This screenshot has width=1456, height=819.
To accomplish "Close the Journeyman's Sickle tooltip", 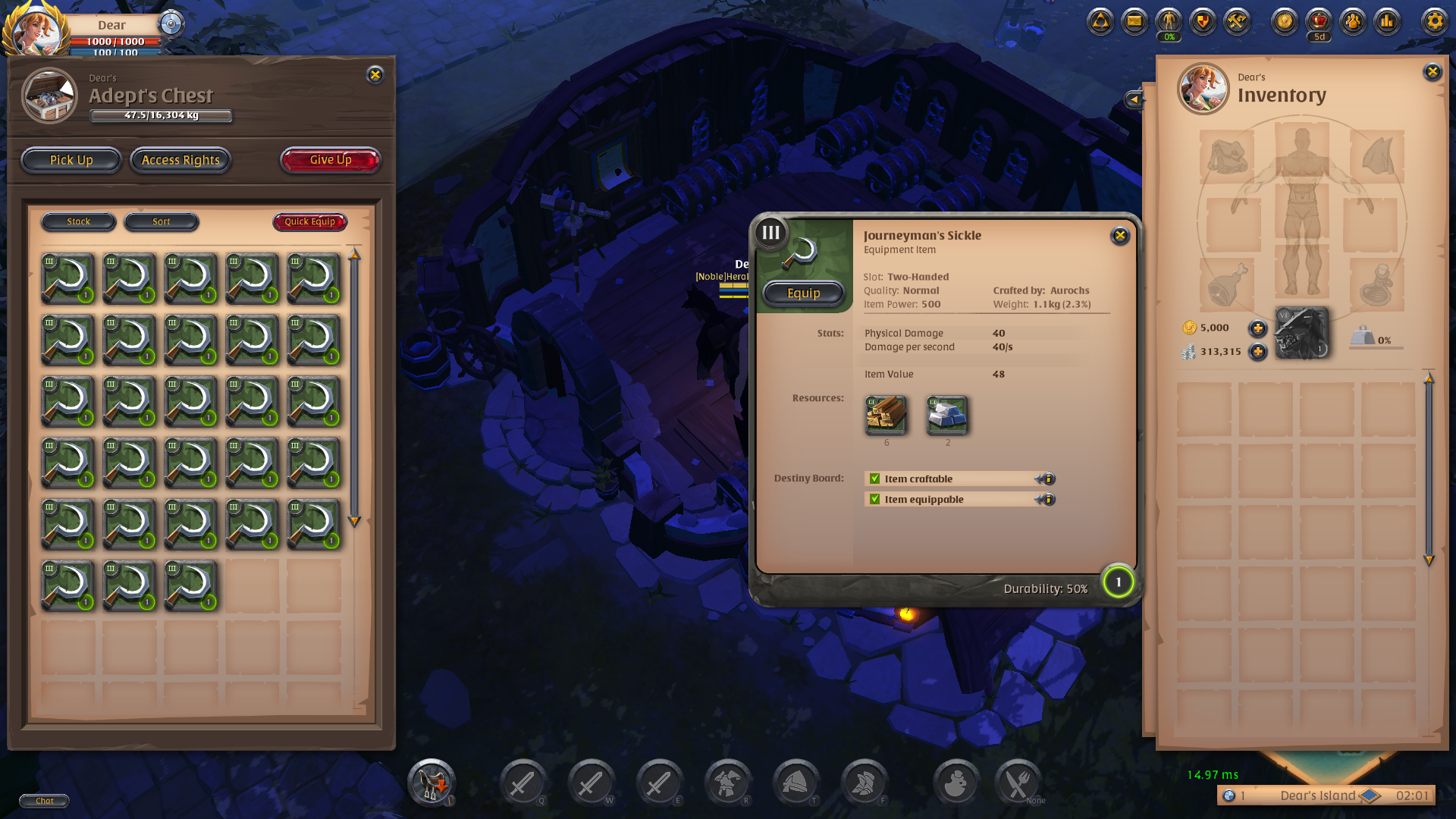I will click(1119, 236).
